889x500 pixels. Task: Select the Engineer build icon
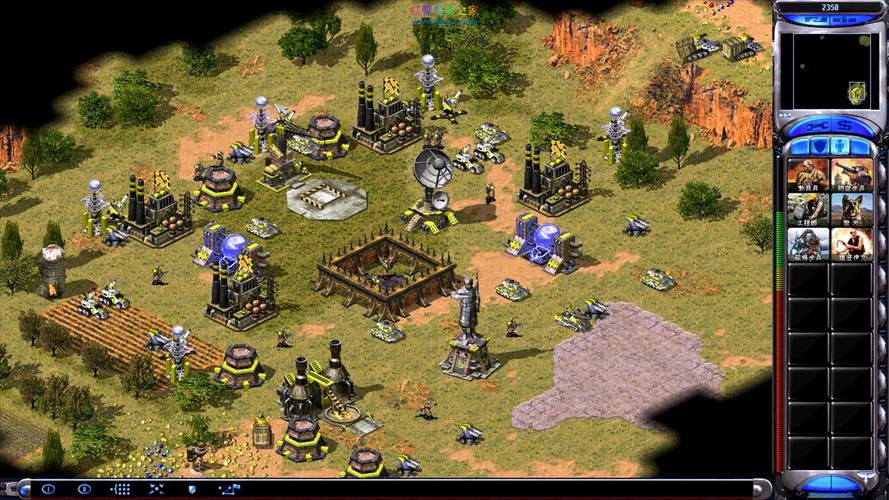click(x=808, y=209)
